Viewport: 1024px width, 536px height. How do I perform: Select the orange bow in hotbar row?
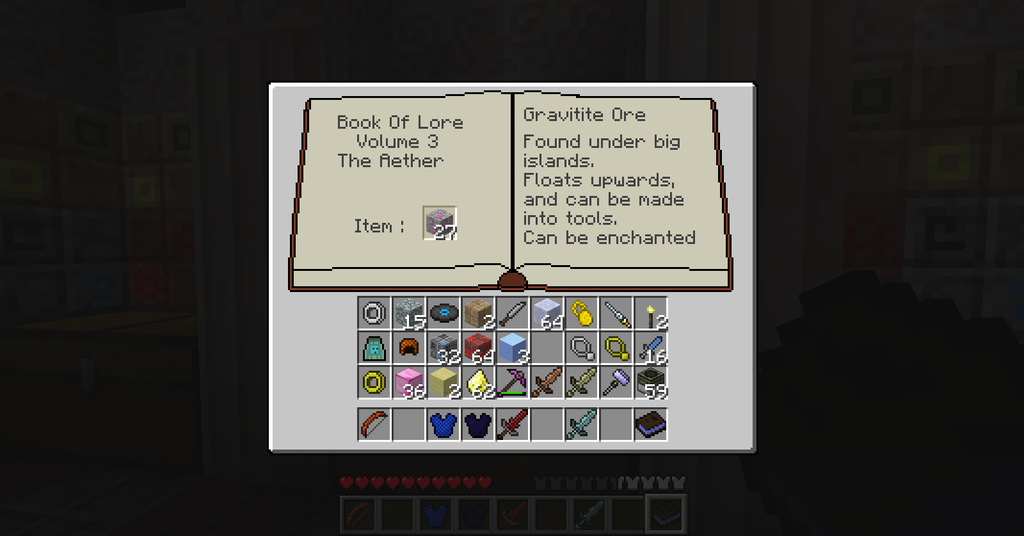click(374, 424)
